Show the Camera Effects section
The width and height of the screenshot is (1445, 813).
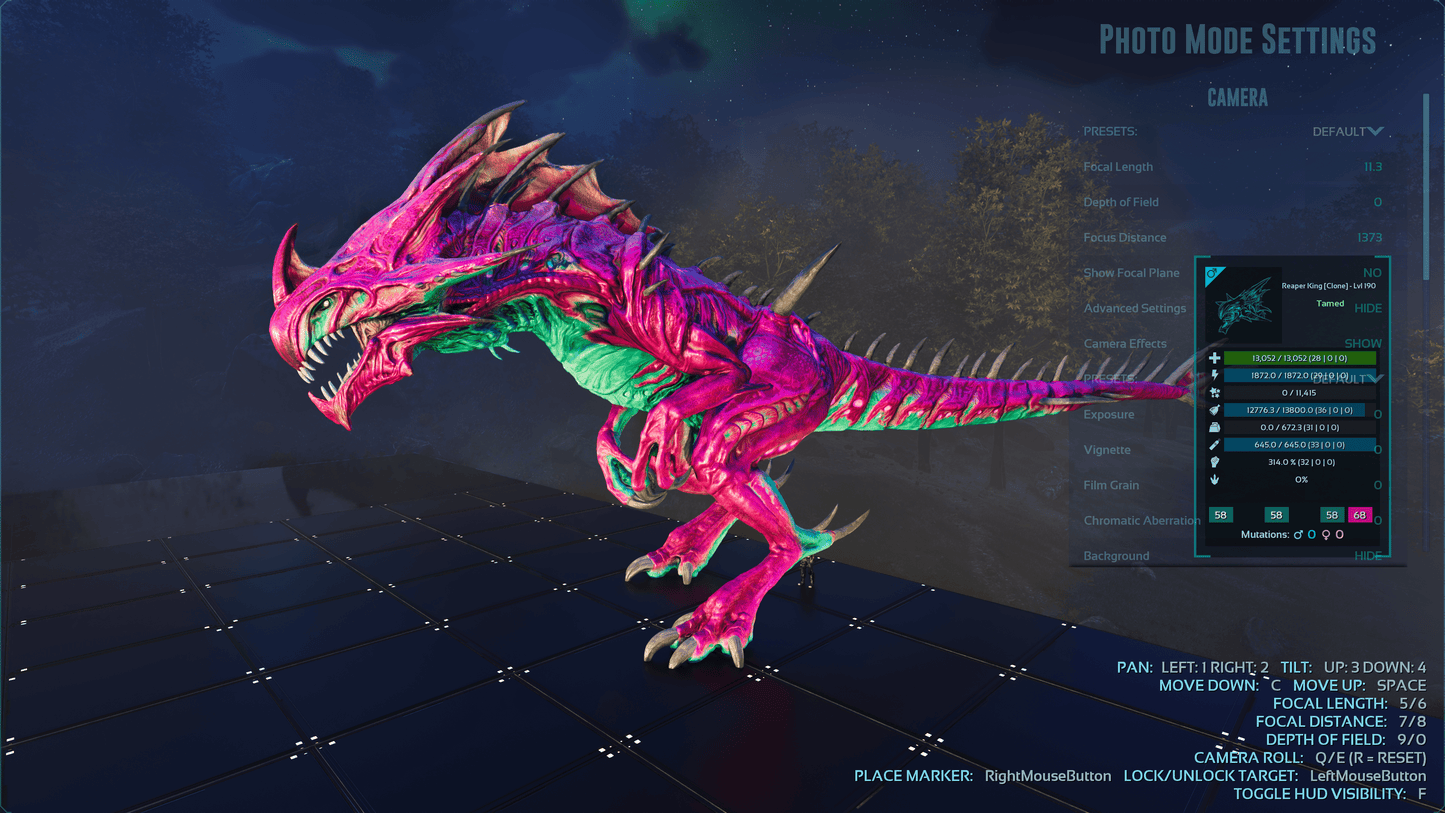[1362, 343]
